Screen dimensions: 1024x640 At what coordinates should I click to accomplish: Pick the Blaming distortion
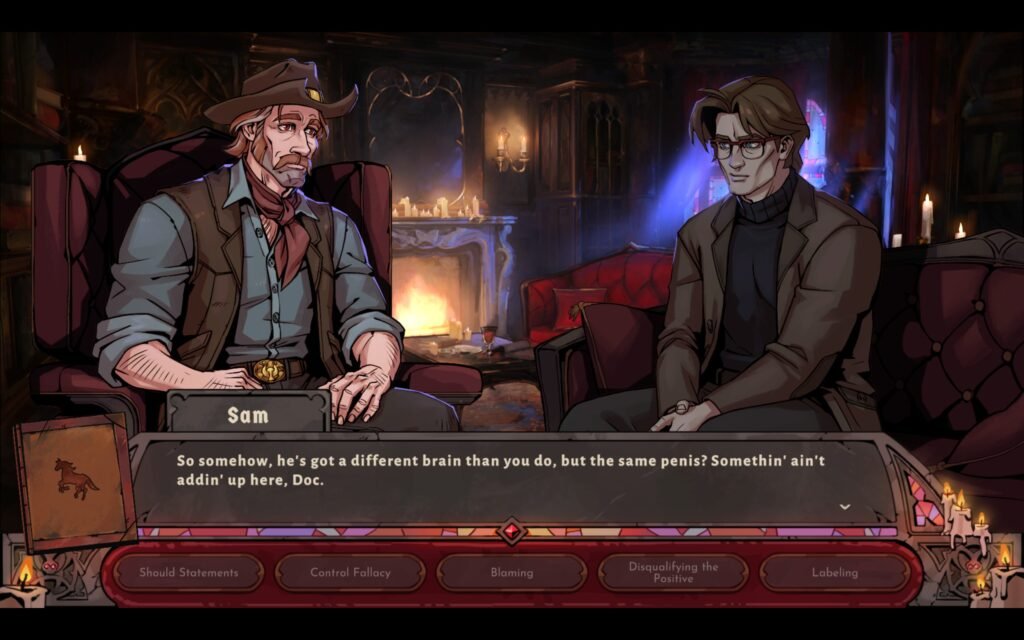511,573
